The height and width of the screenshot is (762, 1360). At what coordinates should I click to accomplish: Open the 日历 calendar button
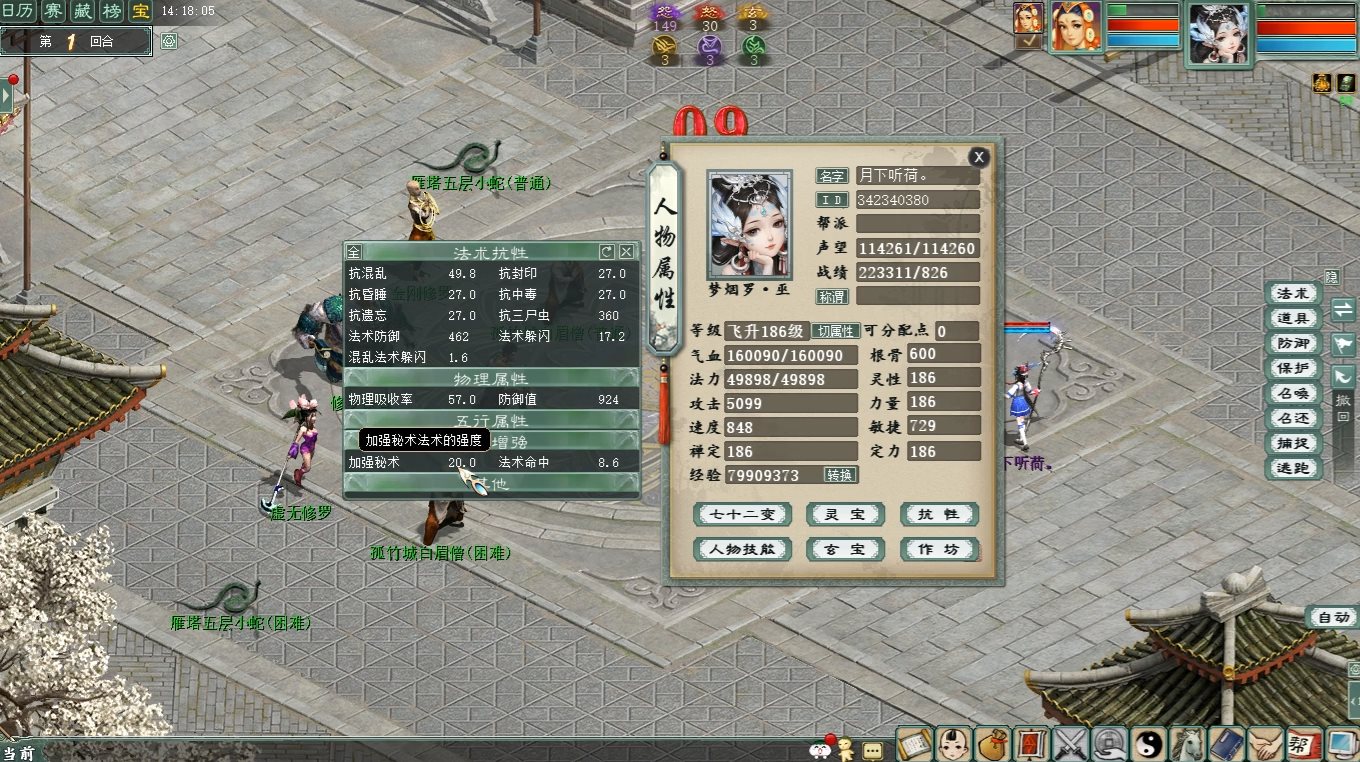tap(17, 11)
